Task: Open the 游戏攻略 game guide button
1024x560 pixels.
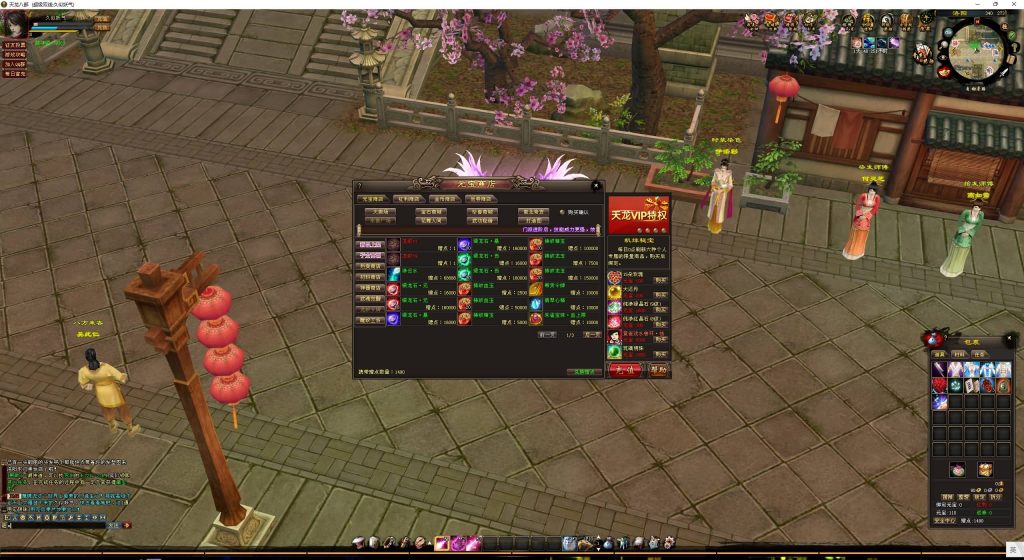Action: [x=14, y=54]
